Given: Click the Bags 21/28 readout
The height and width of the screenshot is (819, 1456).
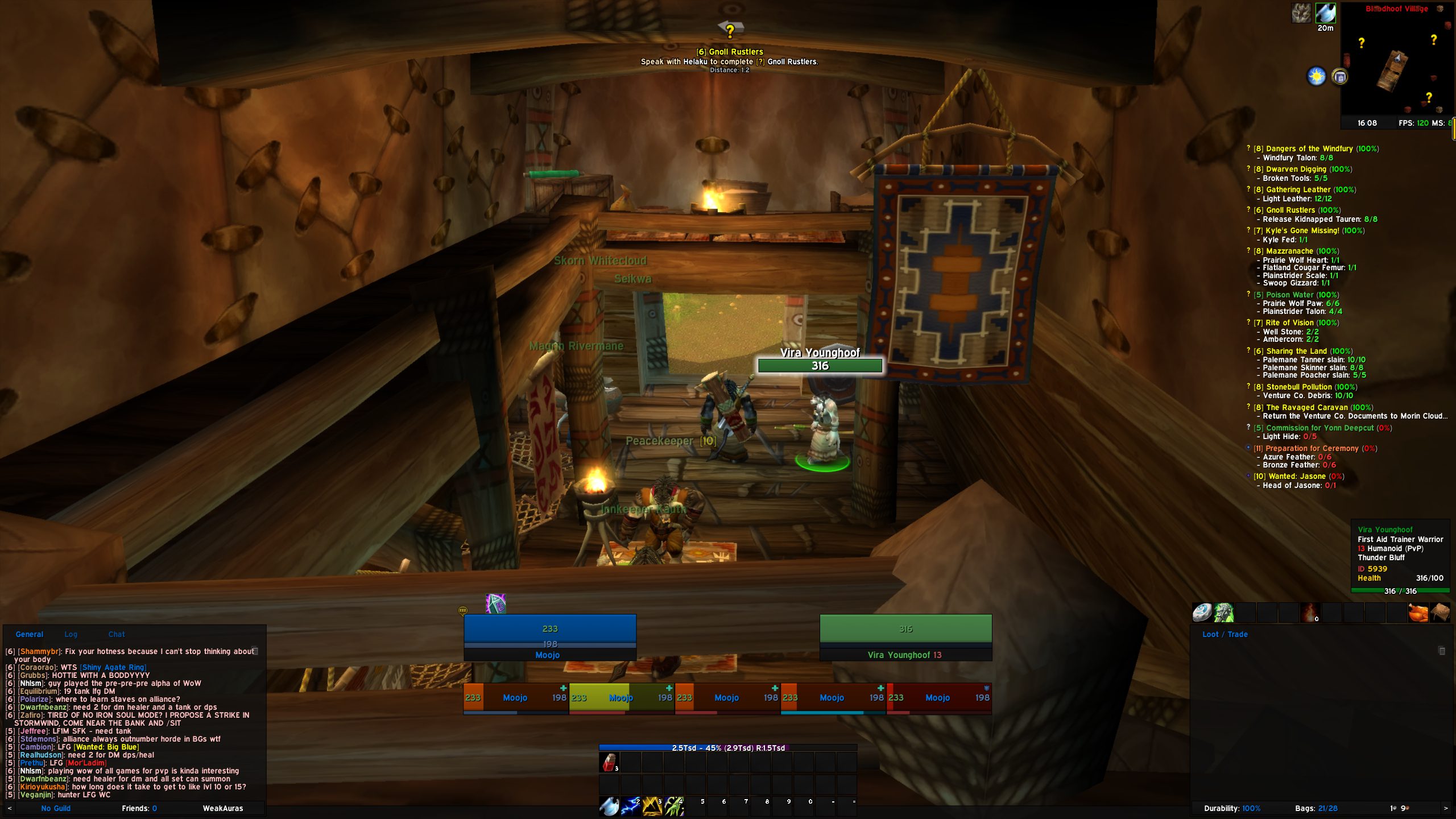Looking at the screenshot, I should click(1316, 808).
